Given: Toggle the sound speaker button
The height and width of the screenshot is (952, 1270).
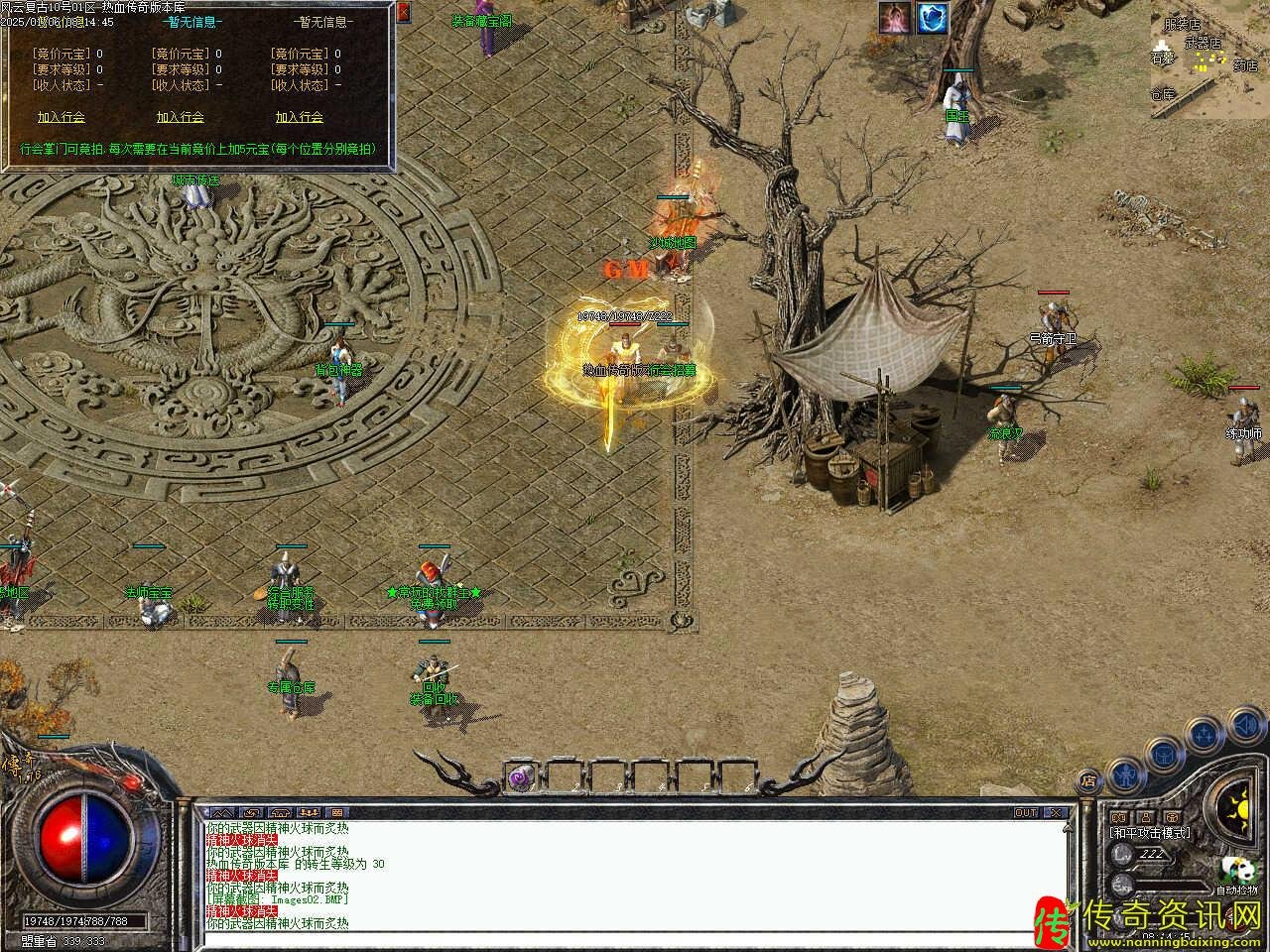Looking at the screenshot, I should [x=1244, y=728].
